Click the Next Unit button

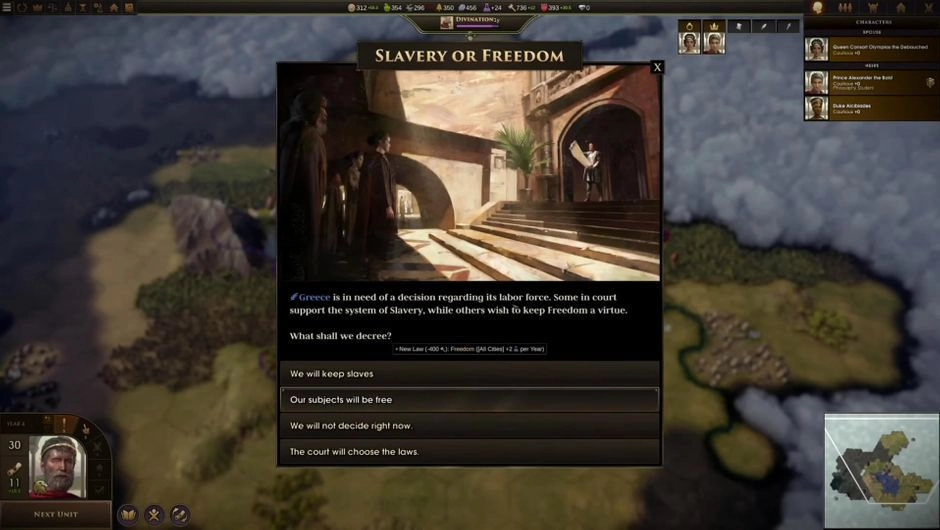(56, 514)
